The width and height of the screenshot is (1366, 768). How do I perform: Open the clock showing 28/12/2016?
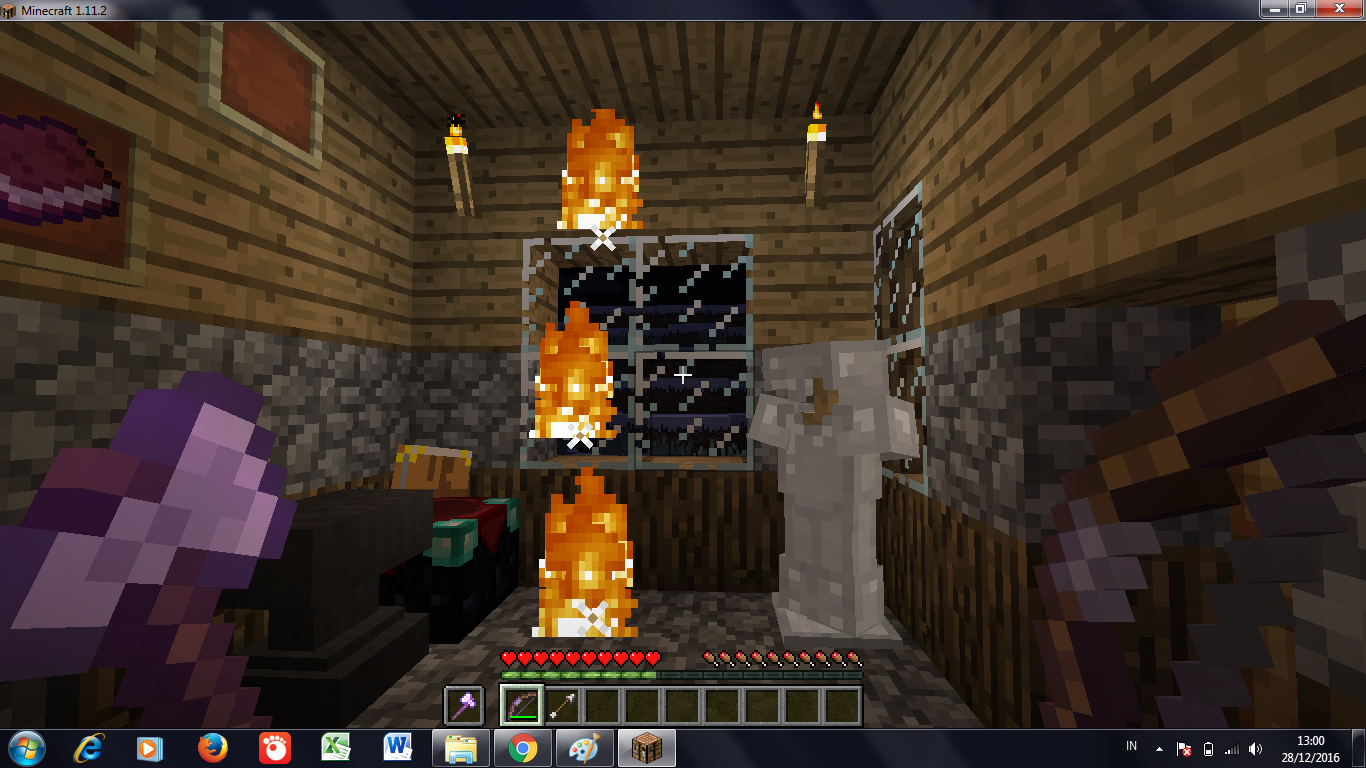coord(1312,748)
